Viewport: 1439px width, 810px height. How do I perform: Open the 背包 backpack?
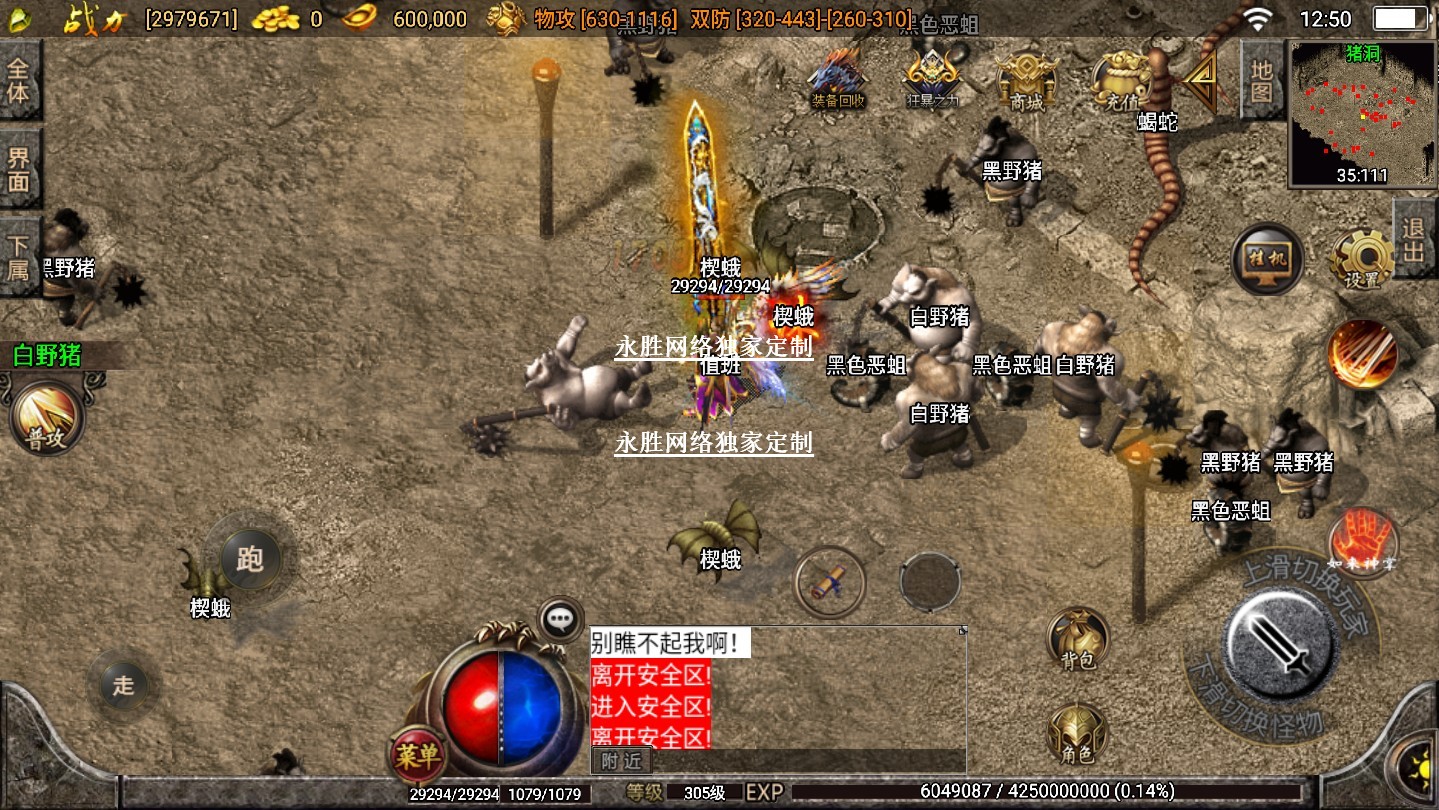1077,639
